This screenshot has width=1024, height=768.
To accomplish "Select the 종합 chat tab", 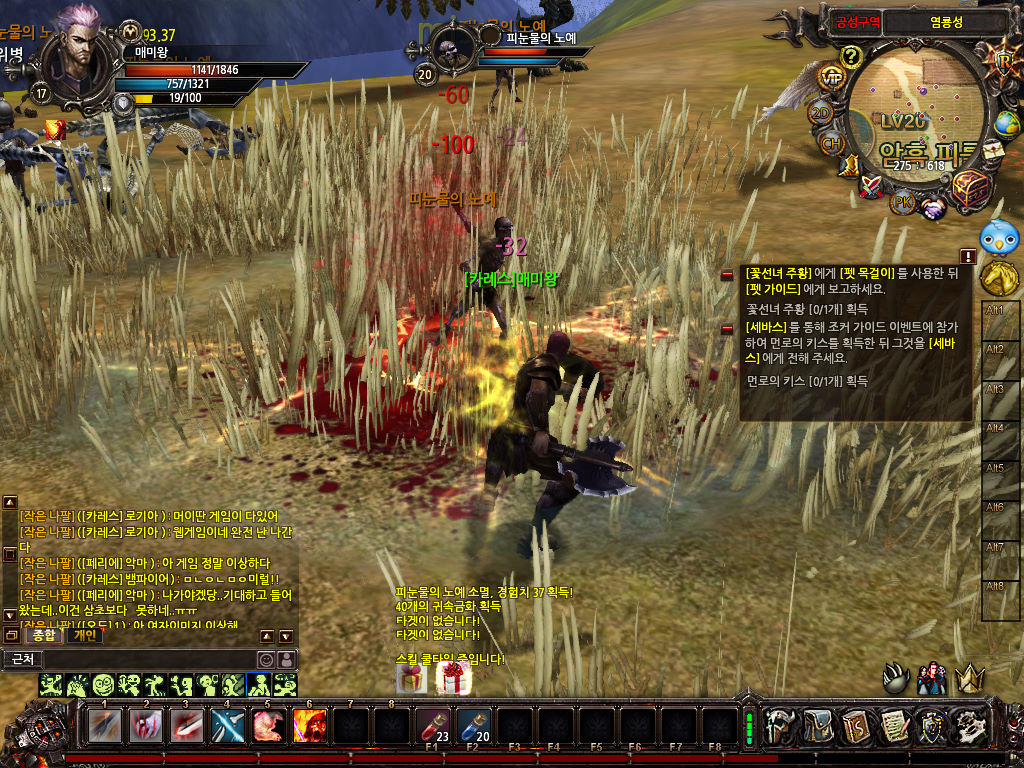I will tap(43, 635).
